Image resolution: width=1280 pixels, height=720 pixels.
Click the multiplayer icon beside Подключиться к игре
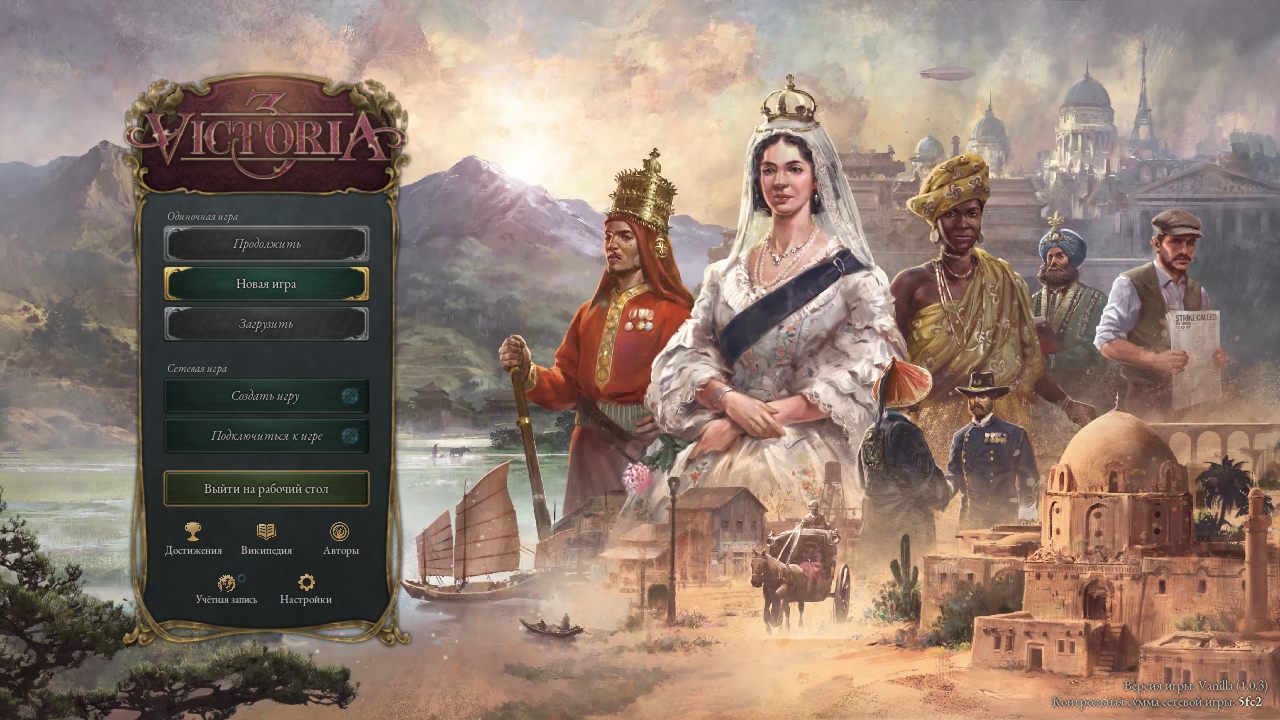(348, 435)
